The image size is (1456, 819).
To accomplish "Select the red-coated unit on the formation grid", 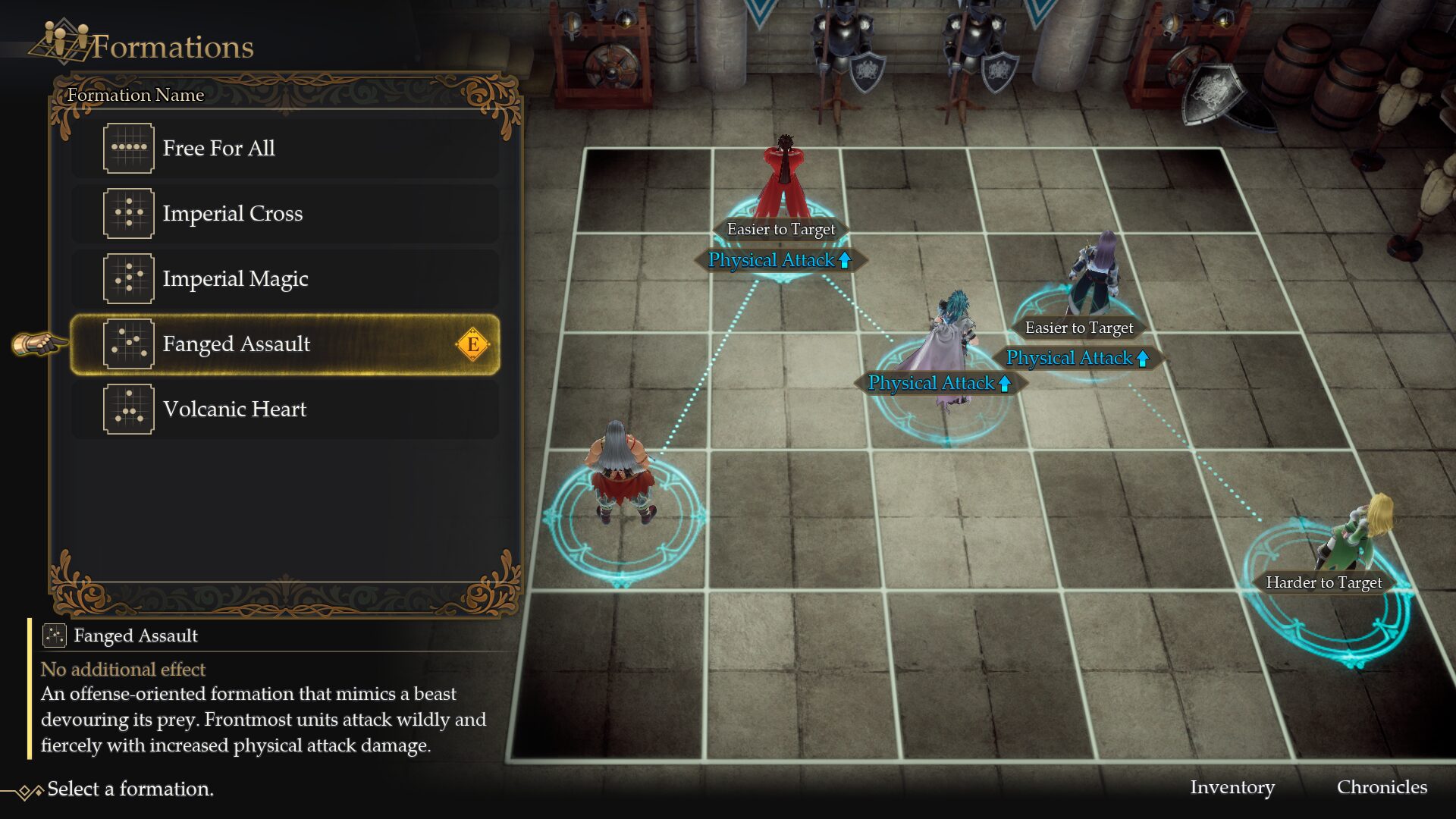I will (784, 180).
